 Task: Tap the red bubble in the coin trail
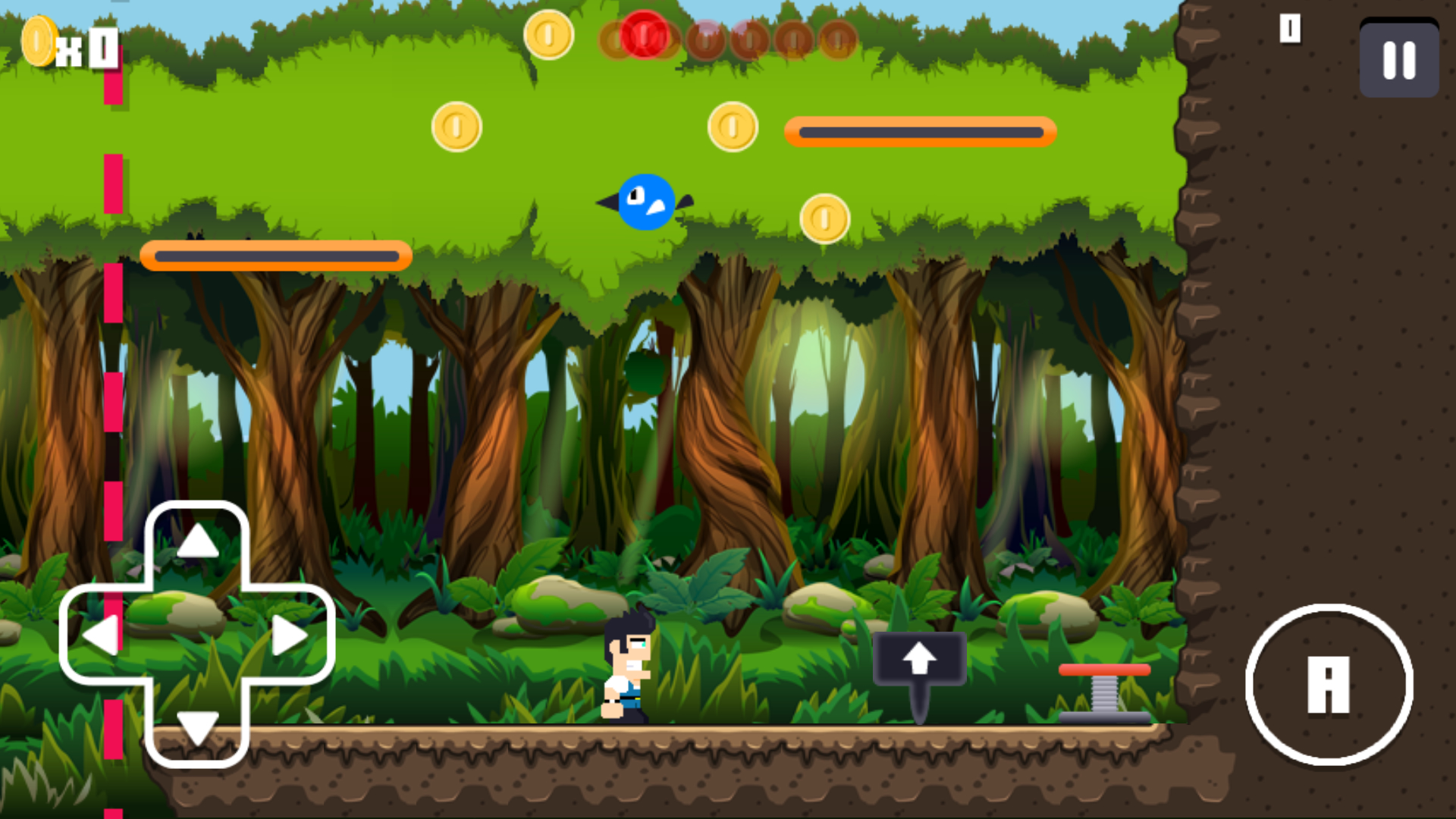tap(643, 32)
